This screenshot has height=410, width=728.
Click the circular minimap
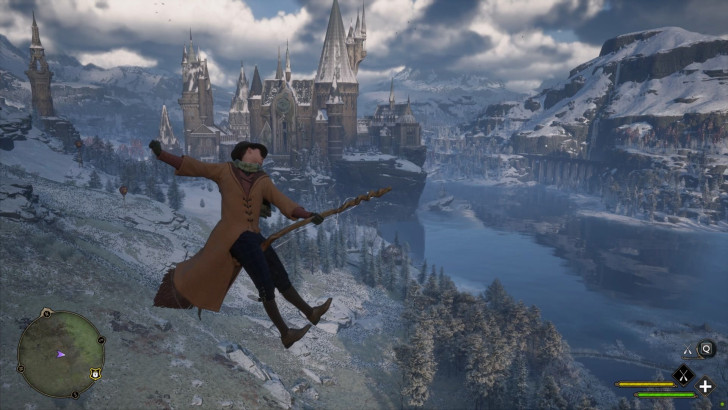pos(60,354)
